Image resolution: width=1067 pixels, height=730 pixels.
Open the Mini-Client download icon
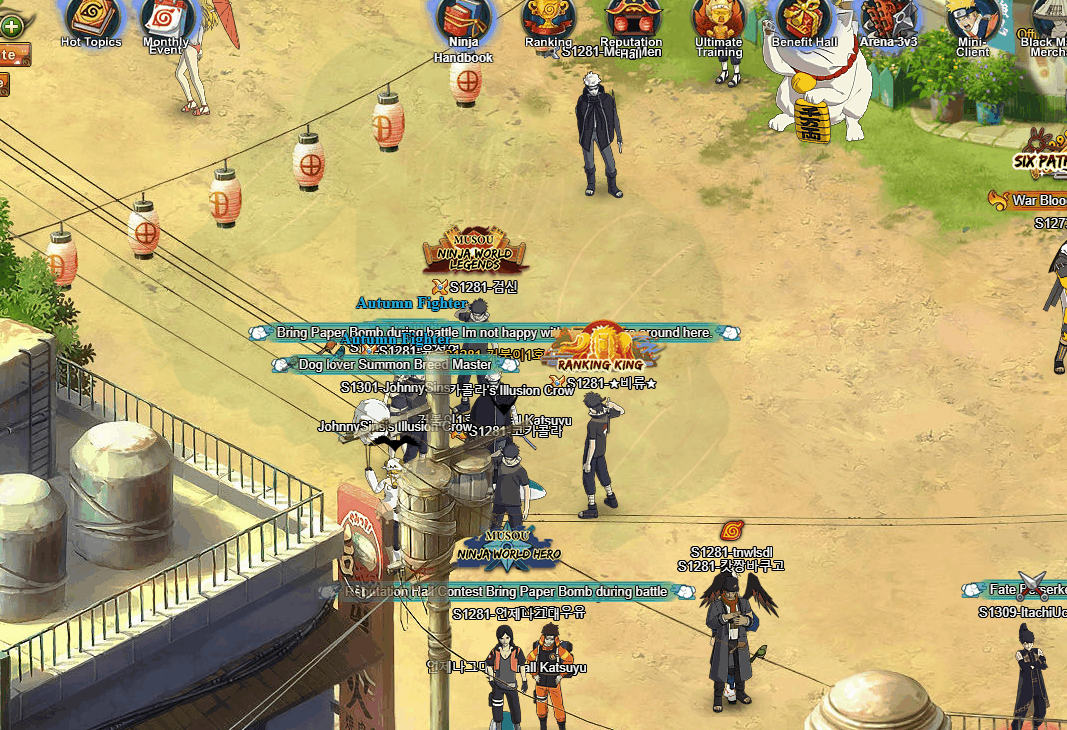pyautogui.click(x=972, y=19)
